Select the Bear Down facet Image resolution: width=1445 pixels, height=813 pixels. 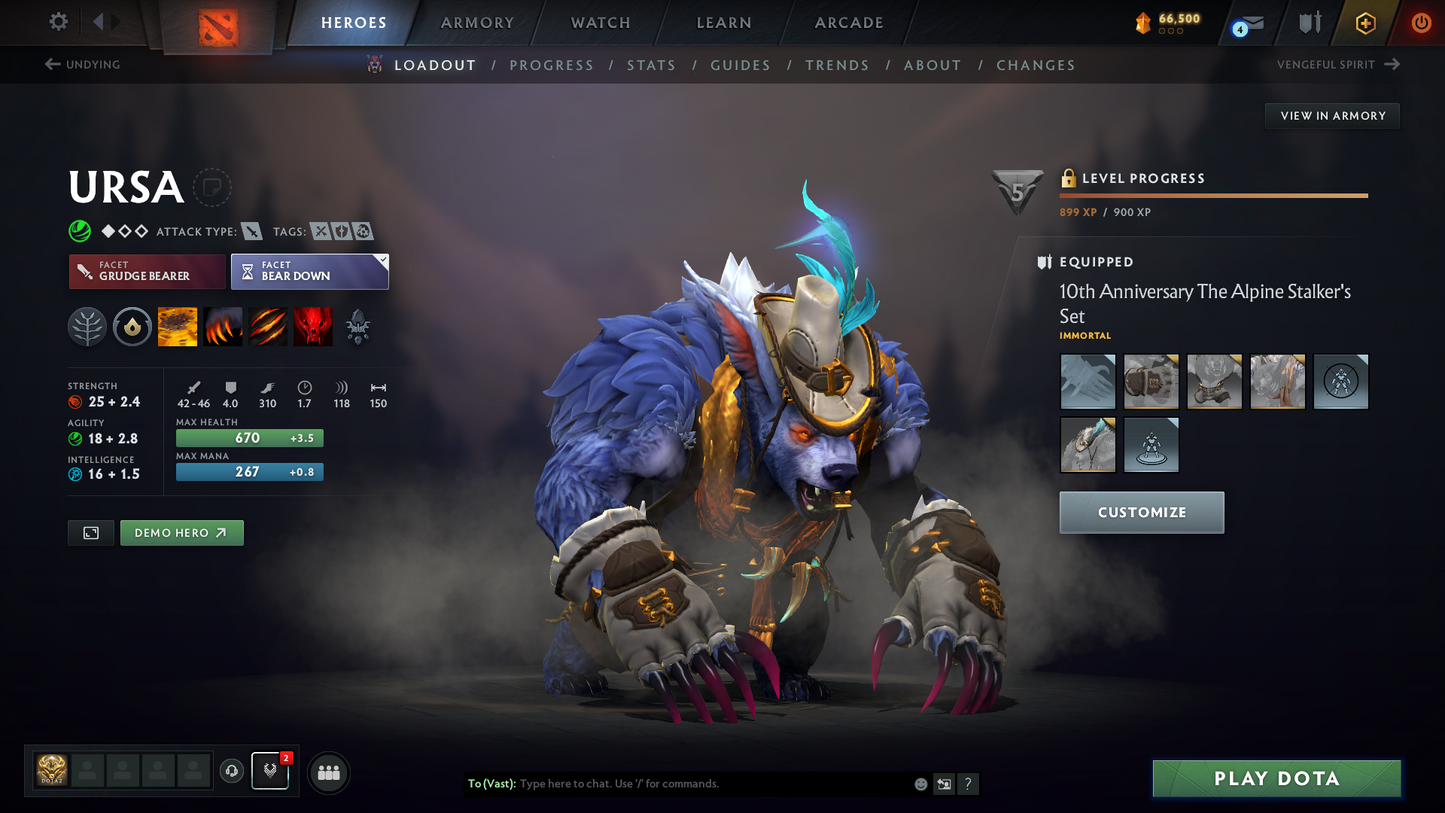(309, 271)
